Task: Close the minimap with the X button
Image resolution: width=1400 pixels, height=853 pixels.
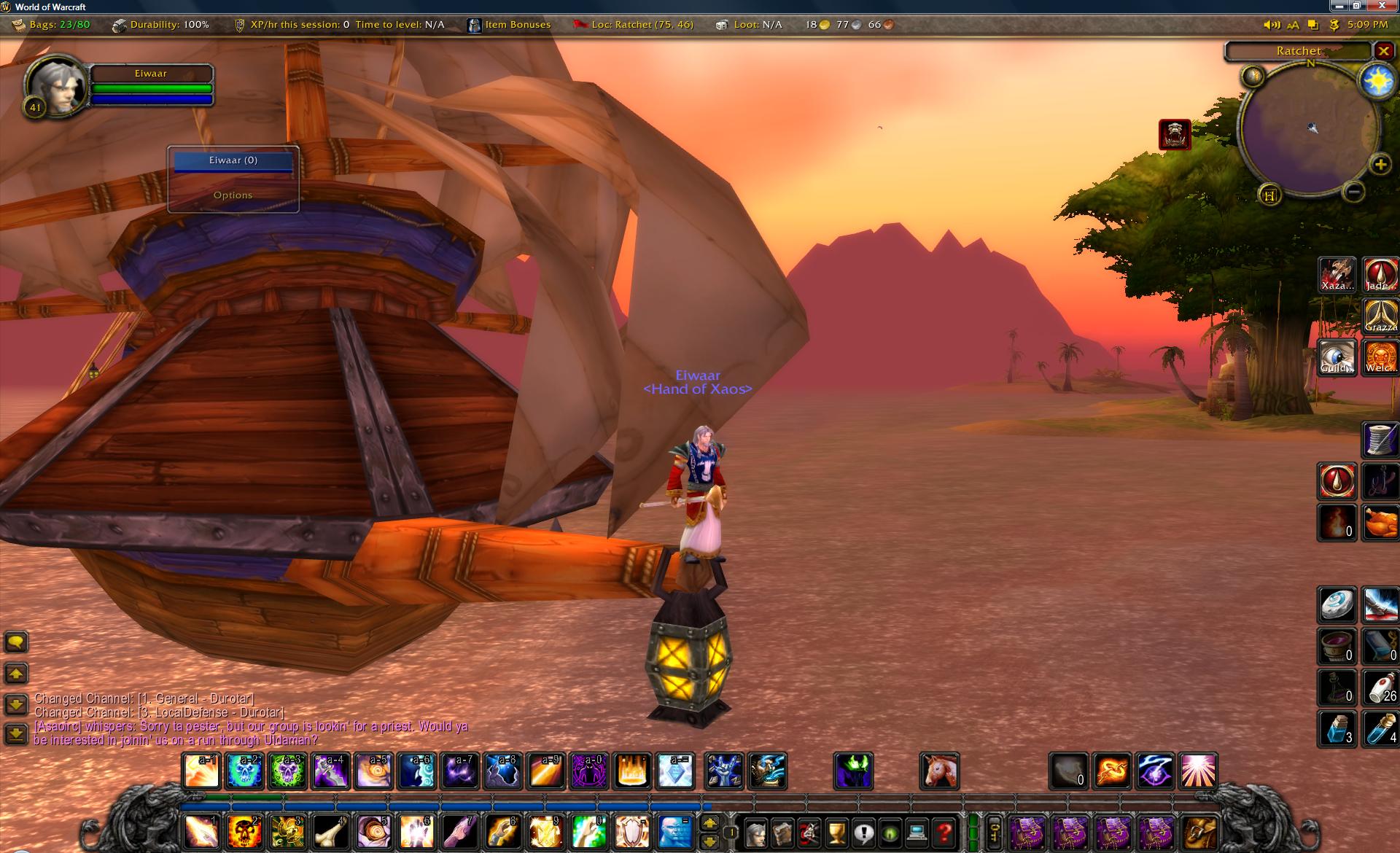Action: [x=1383, y=51]
